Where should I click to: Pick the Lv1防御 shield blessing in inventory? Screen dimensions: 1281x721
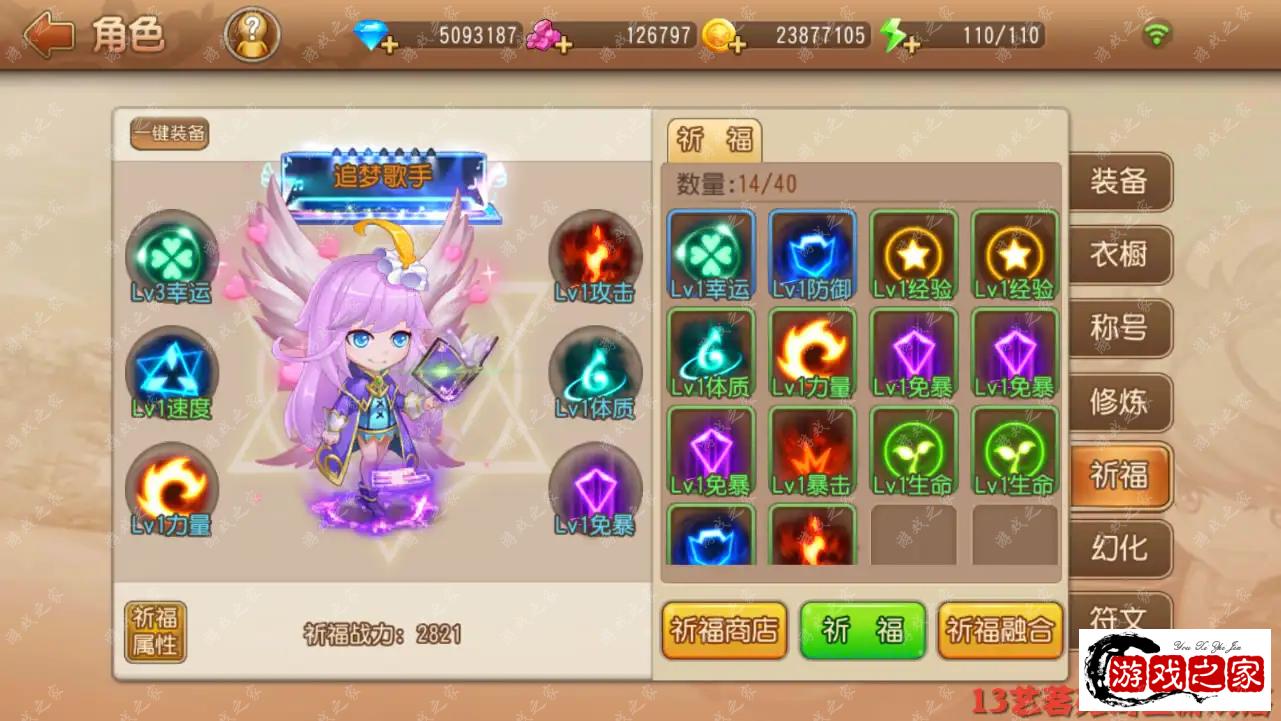[812, 255]
